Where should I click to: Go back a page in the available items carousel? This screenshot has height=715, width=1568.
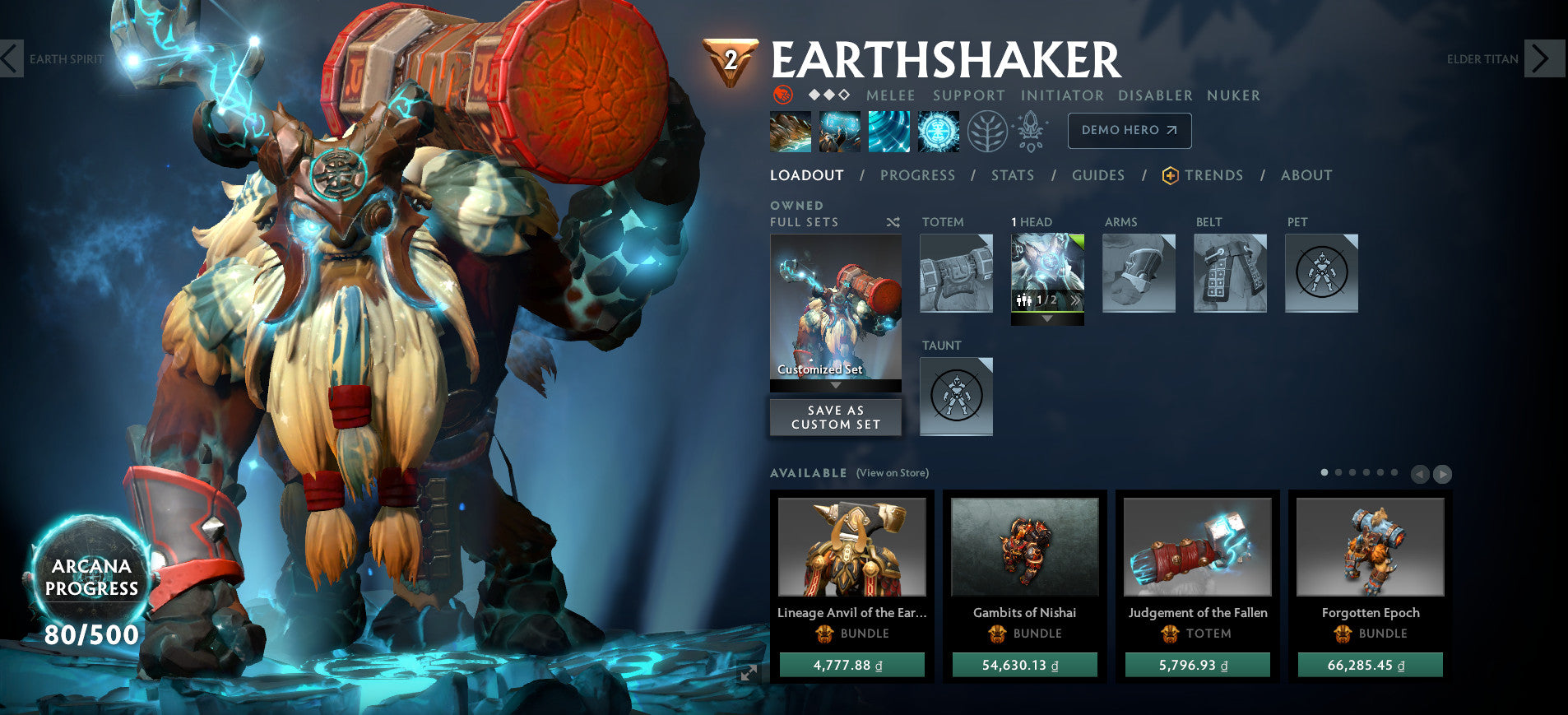click(1420, 474)
